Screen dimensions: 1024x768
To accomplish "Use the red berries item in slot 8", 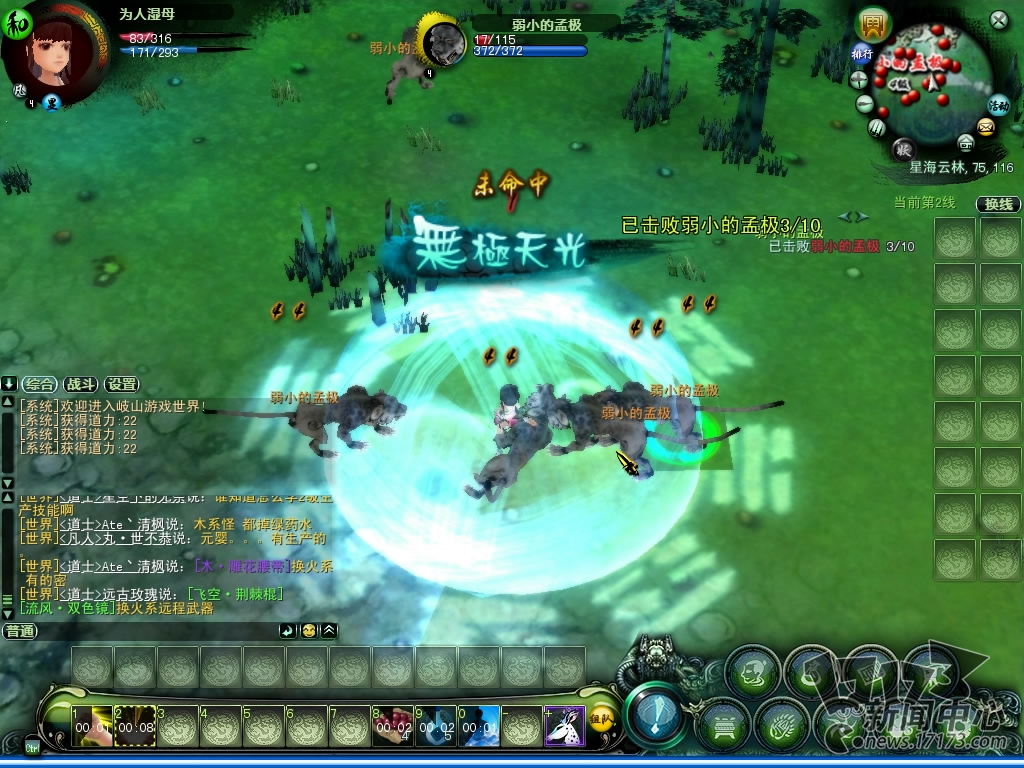I will (x=392, y=727).
